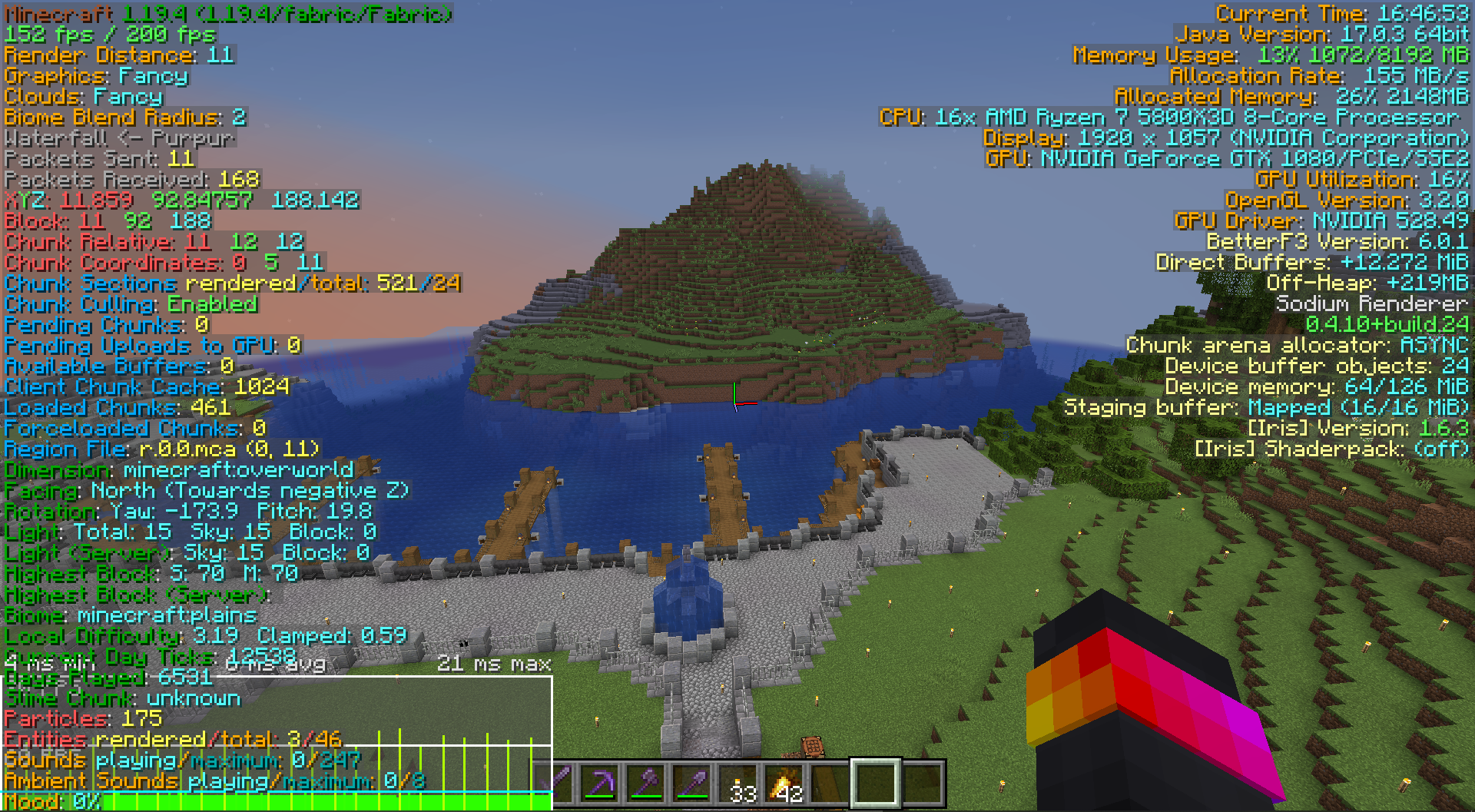The image size is (1475, 812).
Task: Choose the food stack of 42
Action: 784,783
